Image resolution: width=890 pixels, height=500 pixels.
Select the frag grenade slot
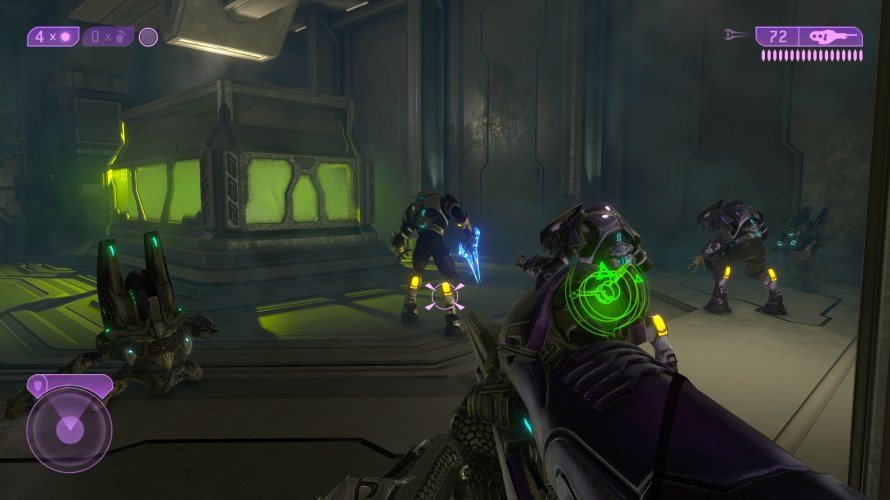click(109, 37)
